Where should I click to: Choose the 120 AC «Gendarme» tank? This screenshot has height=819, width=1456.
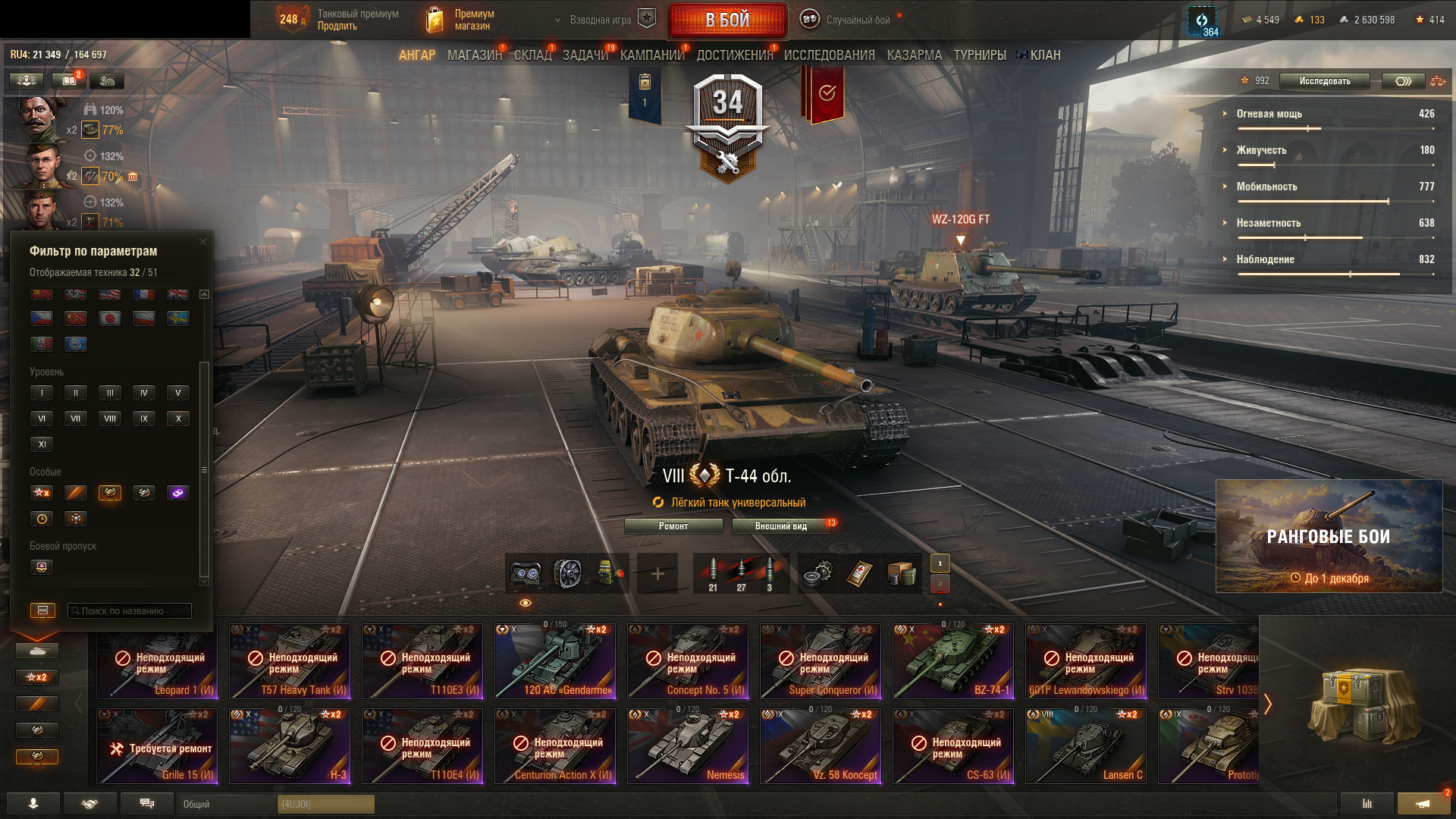click(x=555, y=661)
